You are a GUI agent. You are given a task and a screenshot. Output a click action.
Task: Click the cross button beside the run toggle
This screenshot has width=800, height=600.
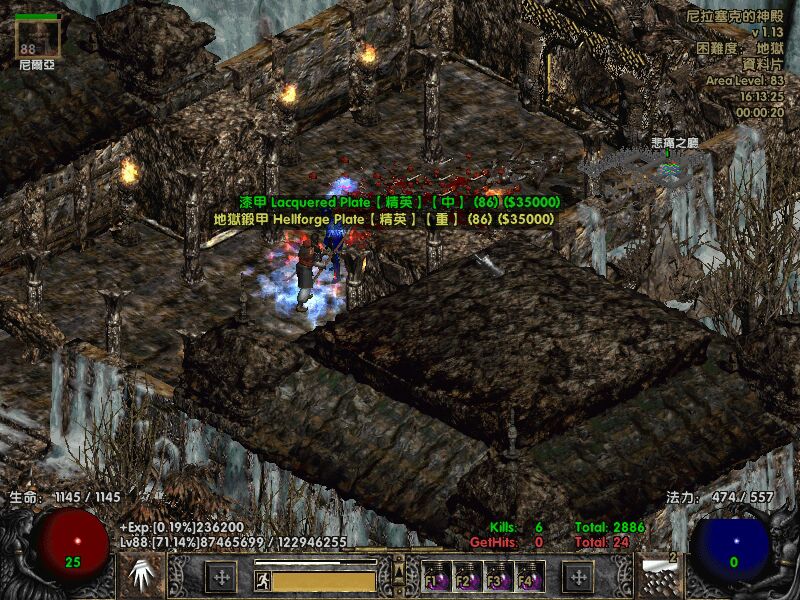tap(221, 577)
